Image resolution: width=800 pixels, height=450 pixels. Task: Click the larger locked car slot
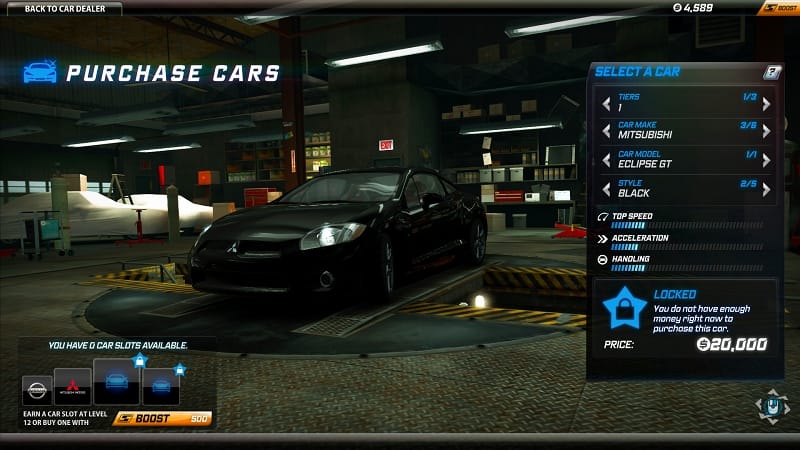coord(116,381)
